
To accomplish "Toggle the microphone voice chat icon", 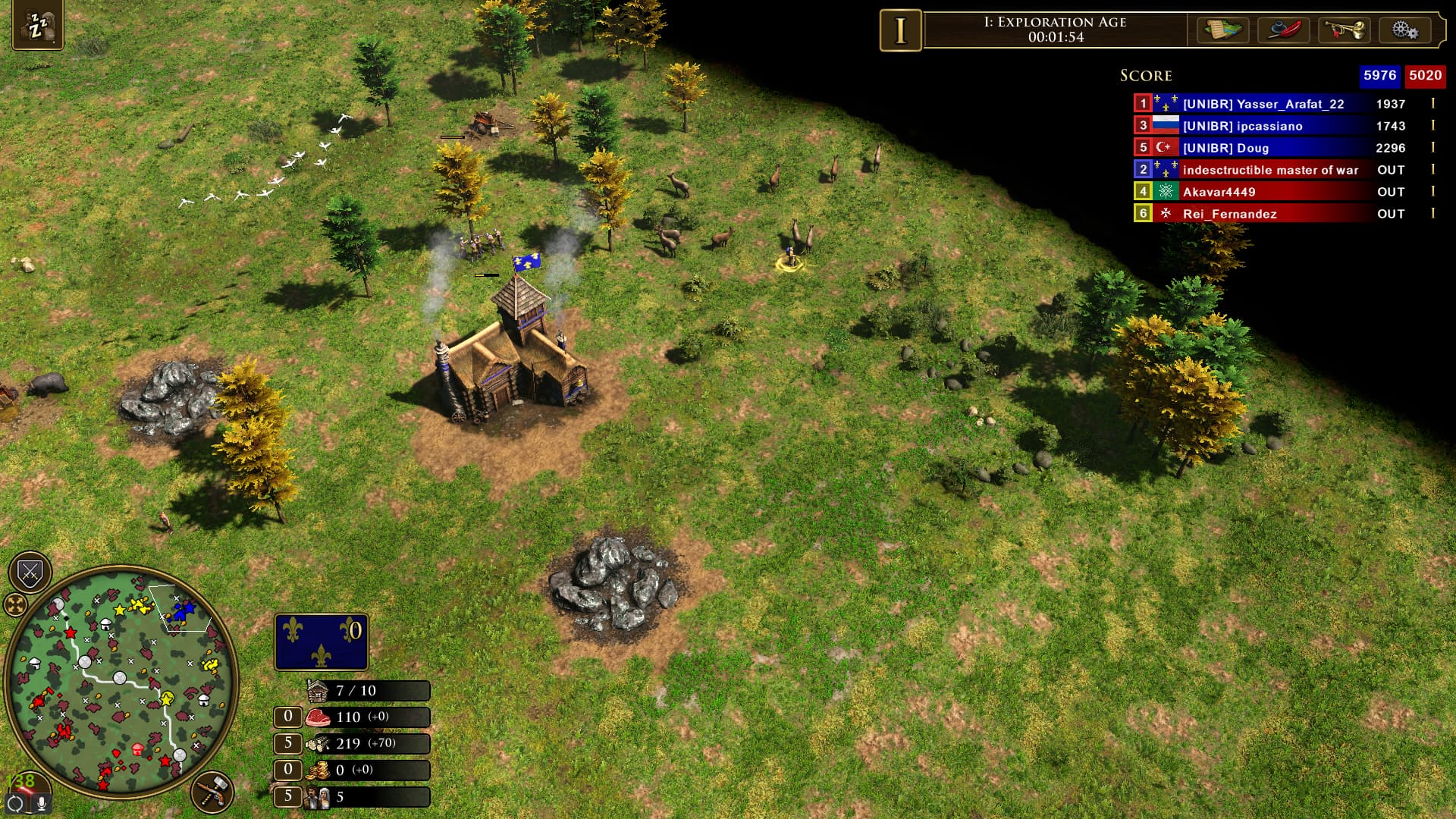I will click(x=41, y=803).
